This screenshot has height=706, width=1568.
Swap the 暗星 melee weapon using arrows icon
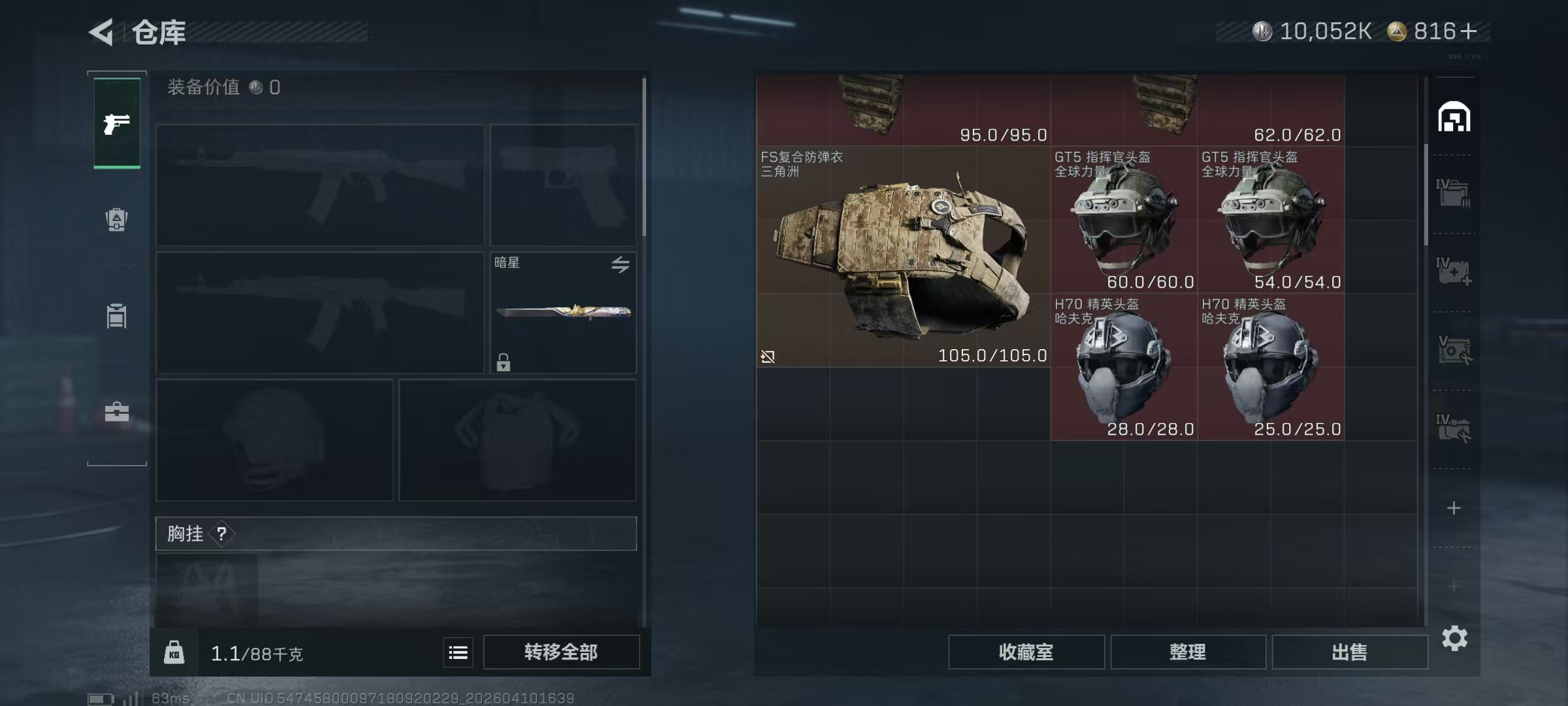click(x=620, y=264)
